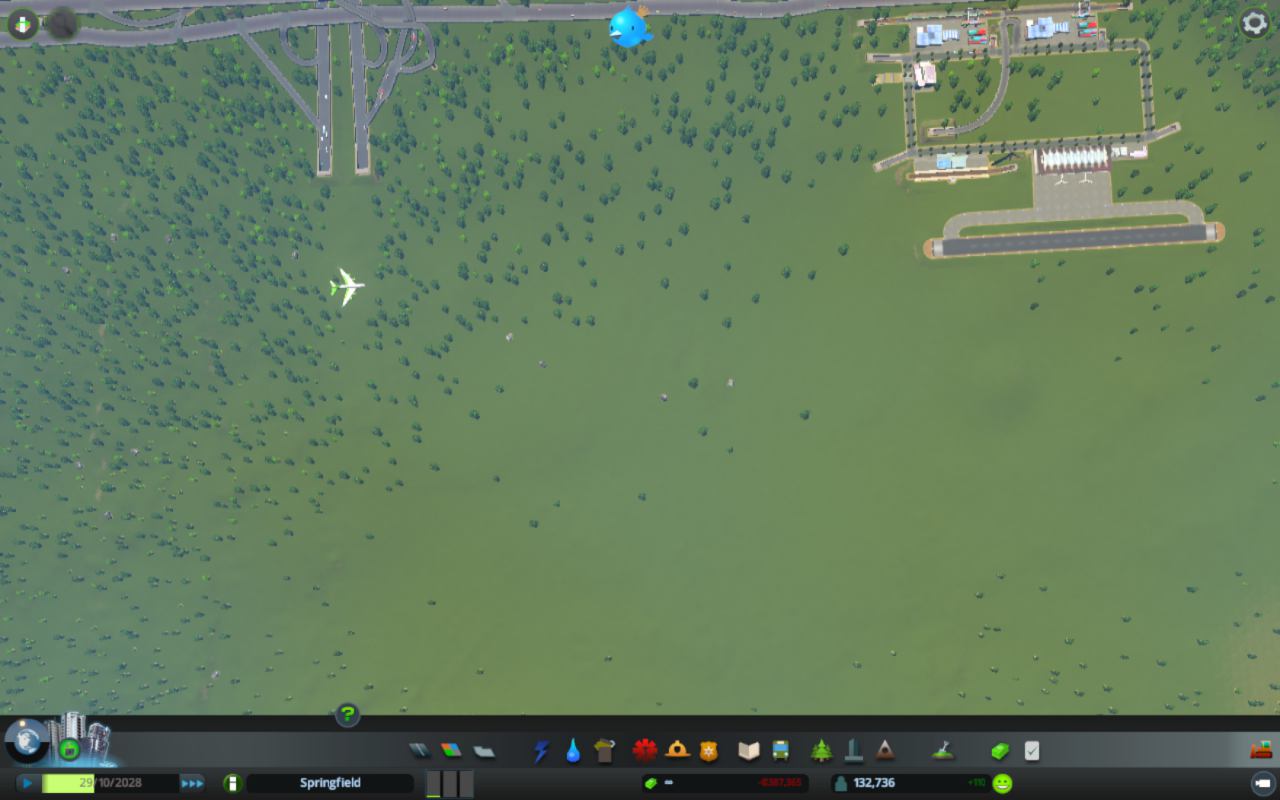Select the Police badge menu
The image size is (1280, 800).
(709, 750)
